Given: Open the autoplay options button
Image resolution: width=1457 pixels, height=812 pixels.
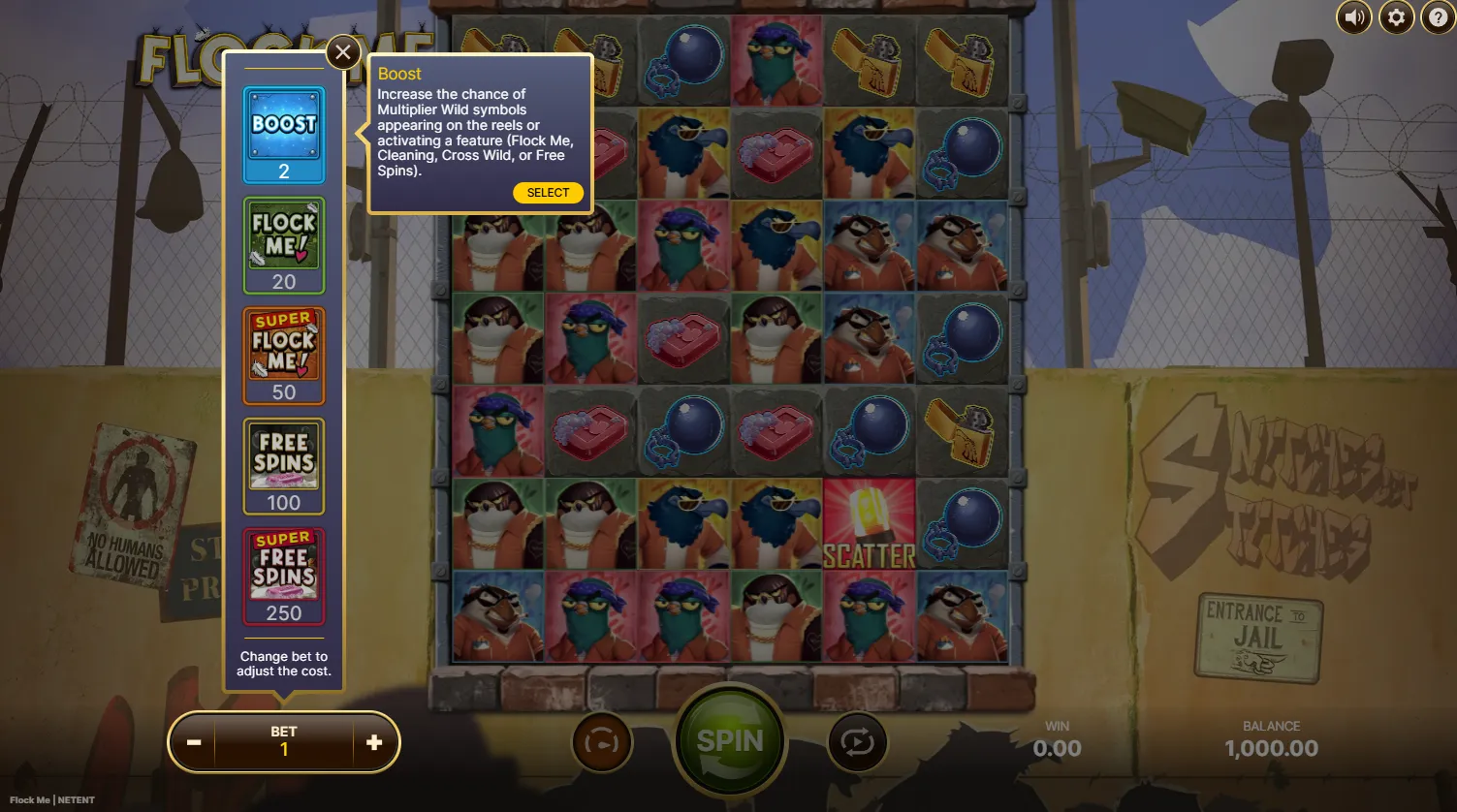Looking at the screenshot, I should click(857, 742).
